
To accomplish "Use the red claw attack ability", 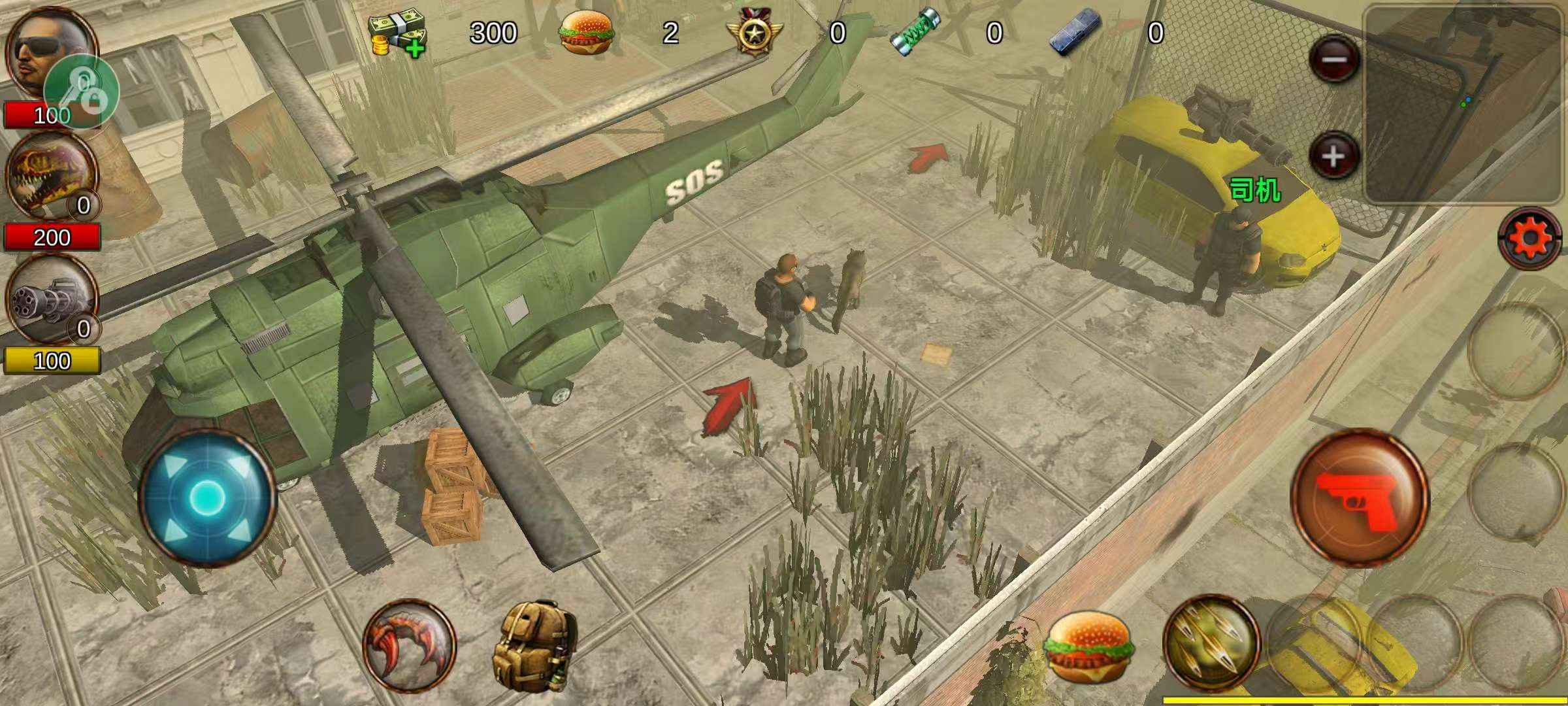I will 409,646.
